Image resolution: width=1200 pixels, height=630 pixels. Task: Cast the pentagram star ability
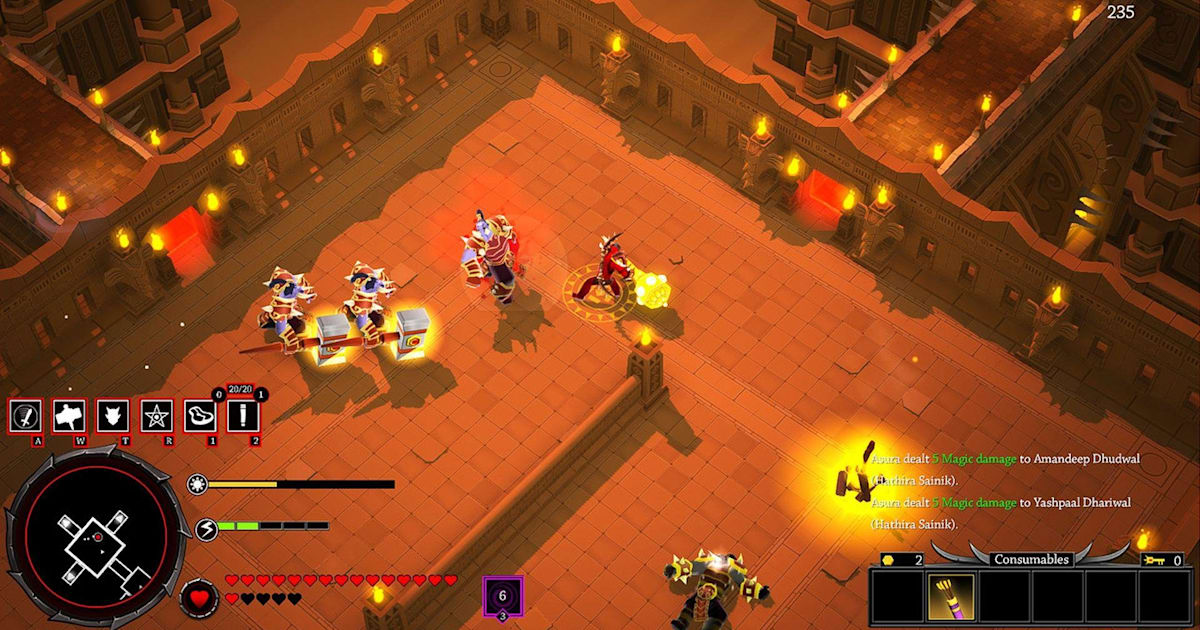click(156, 416)
